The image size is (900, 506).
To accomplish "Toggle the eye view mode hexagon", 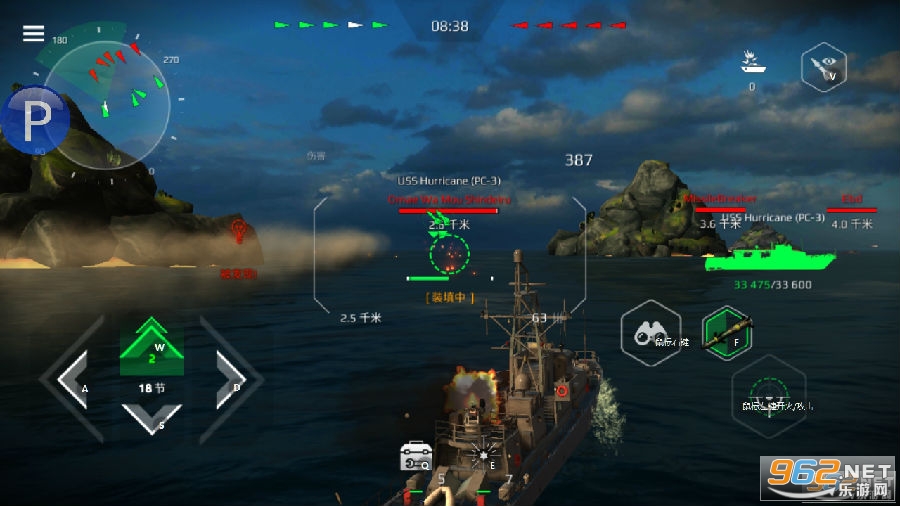I will pos(824,67).
